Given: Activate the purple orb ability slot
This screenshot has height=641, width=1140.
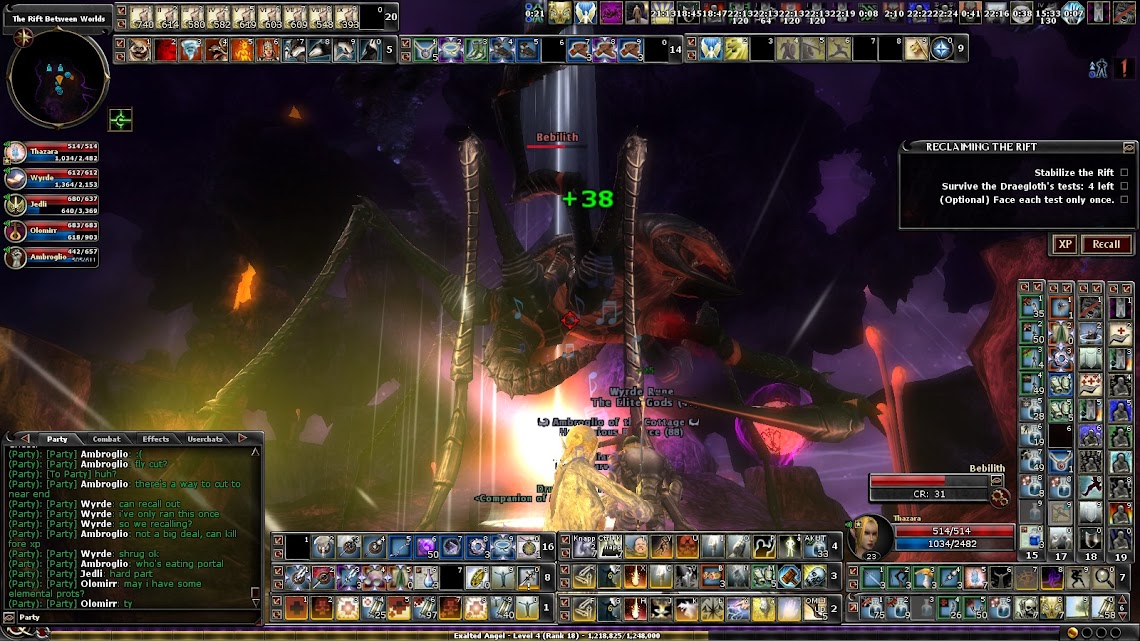Looking at the screenshot, I should coord(427,546).
